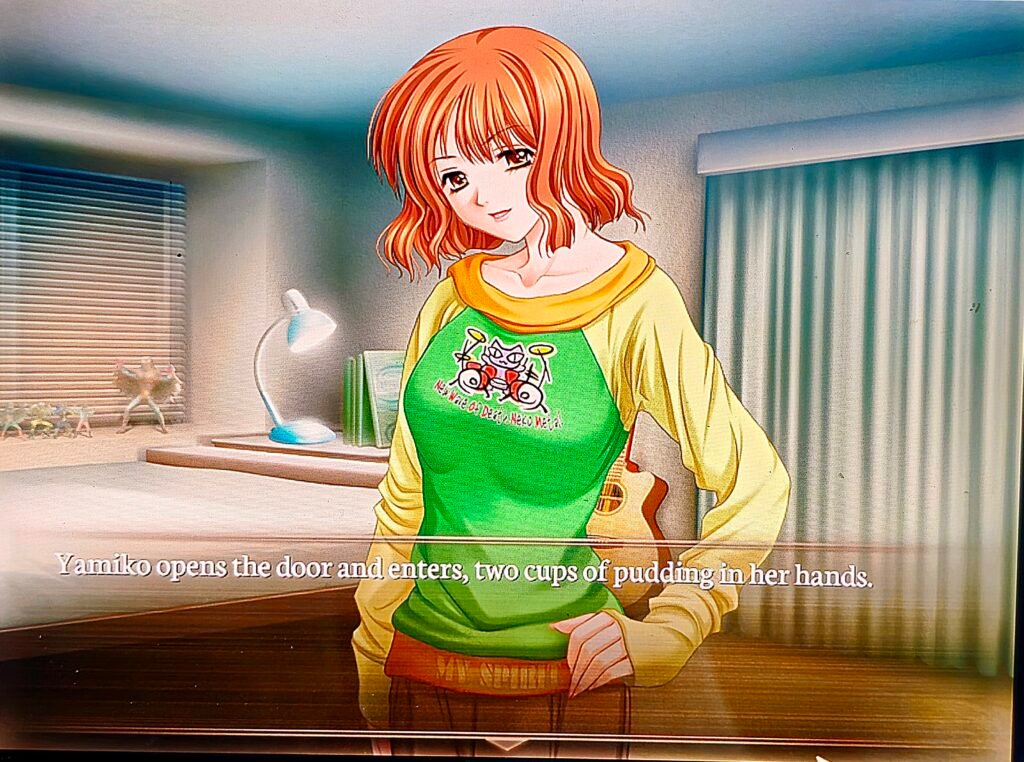Click the down-arrow continue indicator under the dialogue
Viewport: 1024px width, 762px height.
[x=506, y=744]
